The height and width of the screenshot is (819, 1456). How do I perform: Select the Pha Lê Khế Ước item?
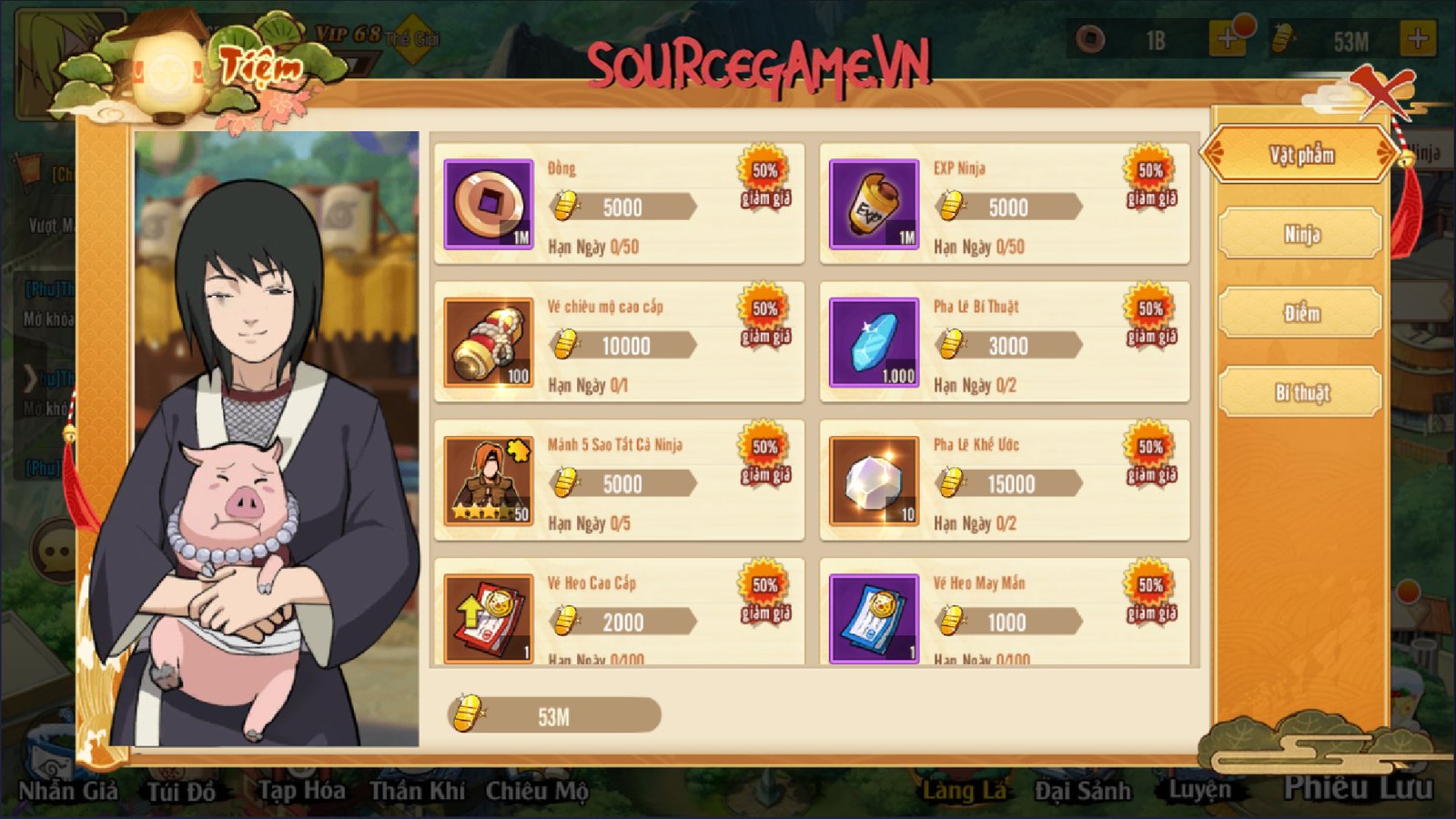[x=1005, y=480]
